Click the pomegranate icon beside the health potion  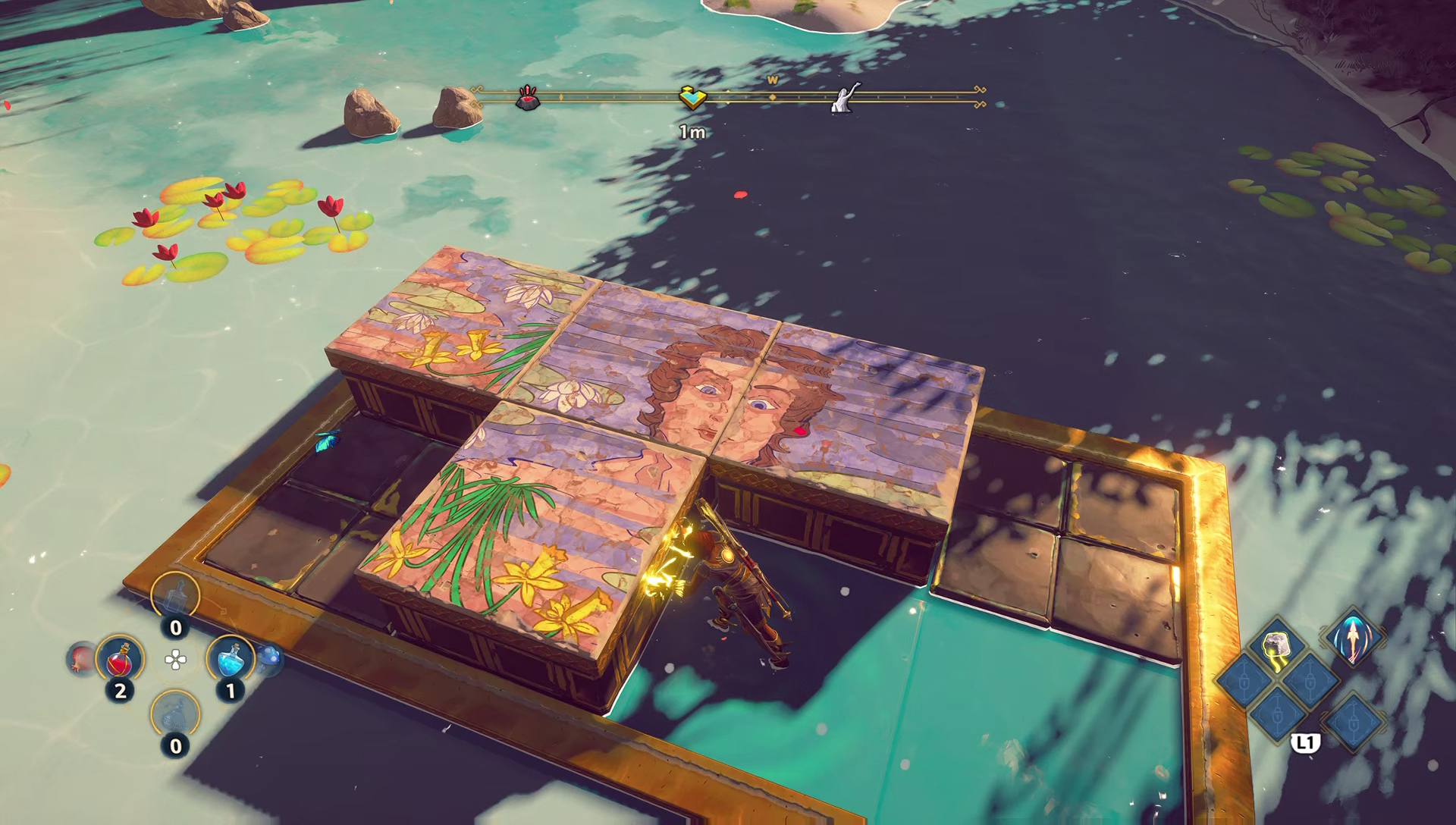coord(80,658)
